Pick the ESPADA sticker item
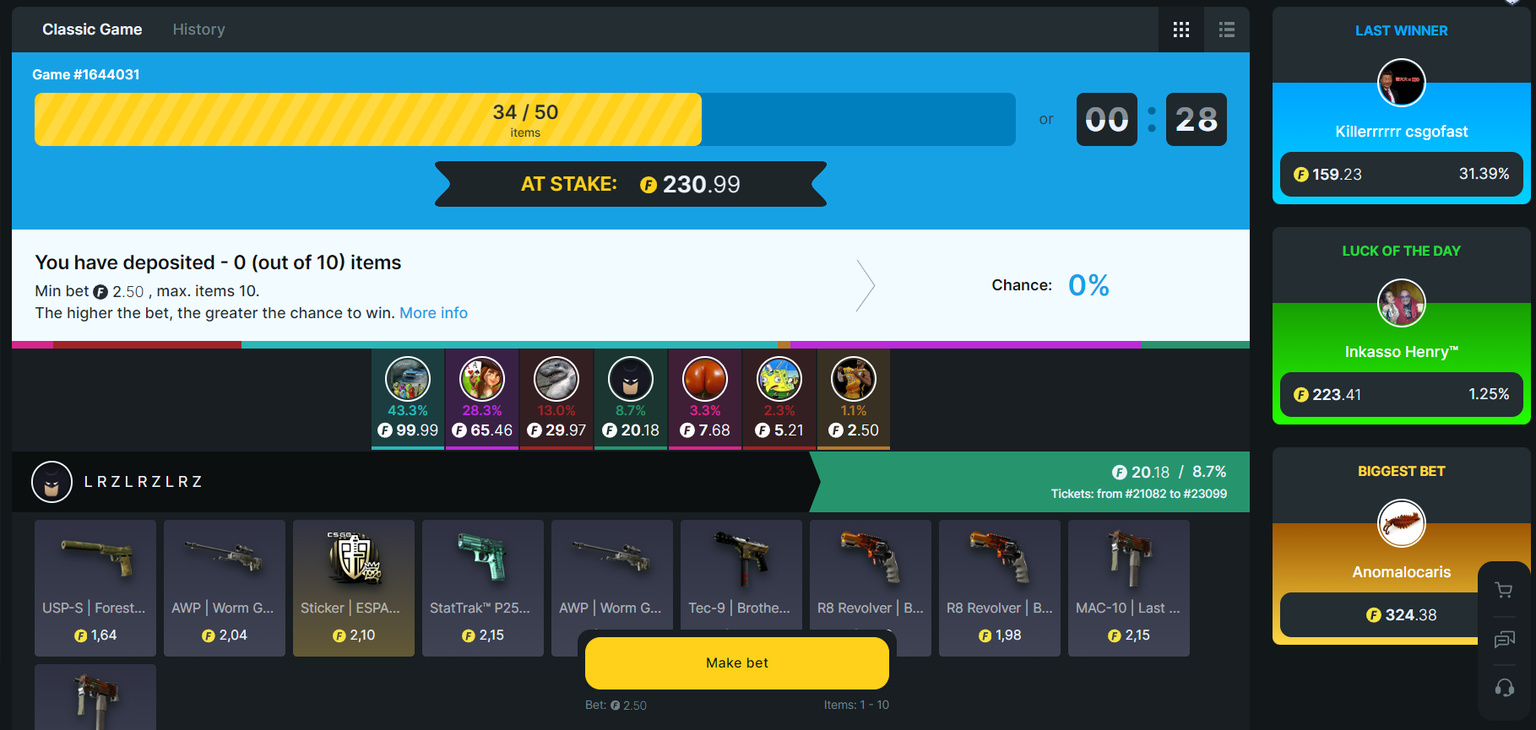The width and height of the screenshot is (1536, 730). tap(353, 588)
